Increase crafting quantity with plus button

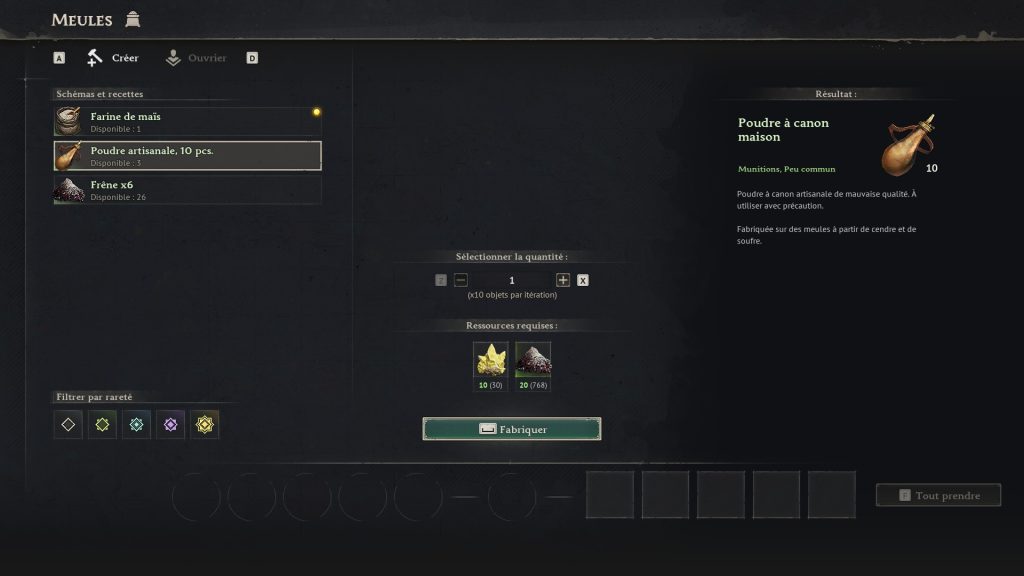(x=563, y=280)
